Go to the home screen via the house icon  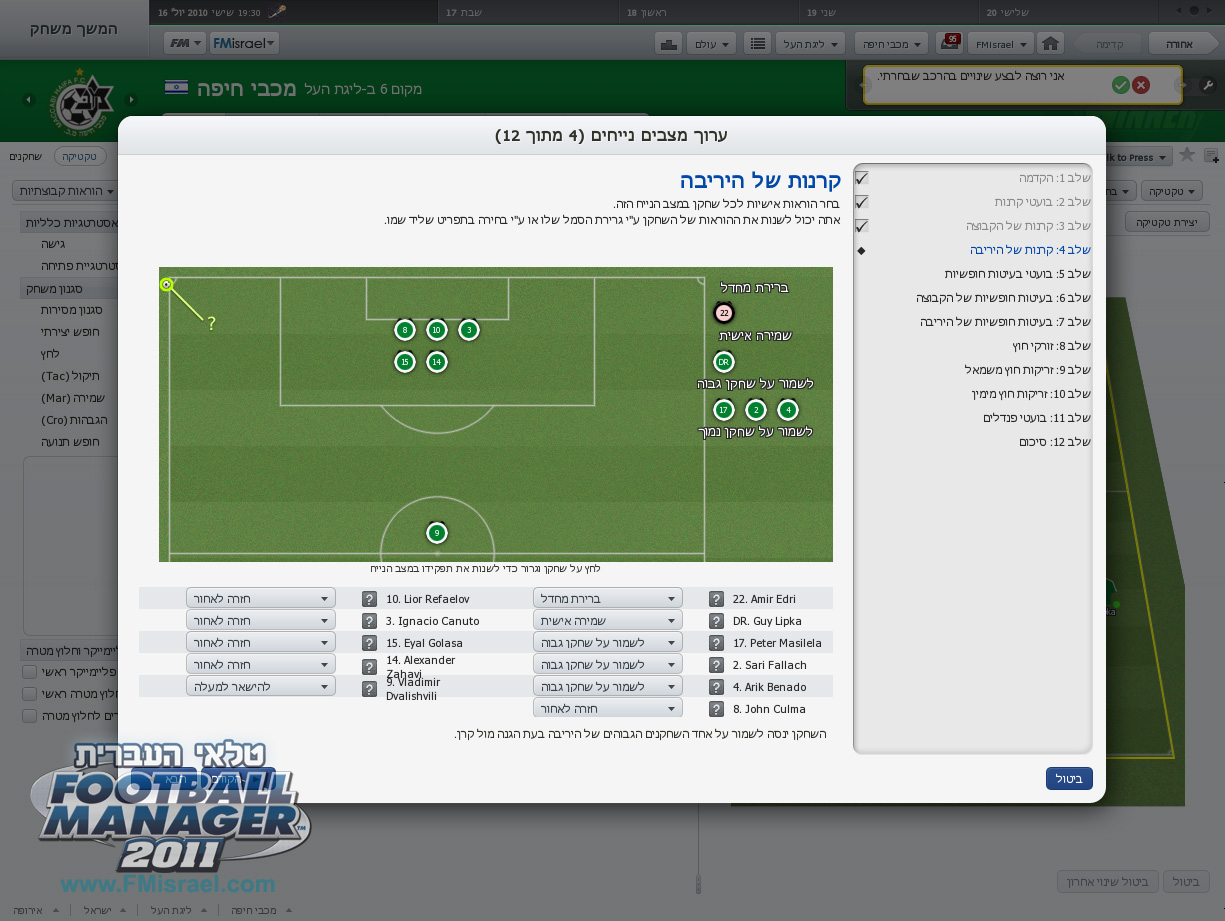click(x=1049, y=44)
